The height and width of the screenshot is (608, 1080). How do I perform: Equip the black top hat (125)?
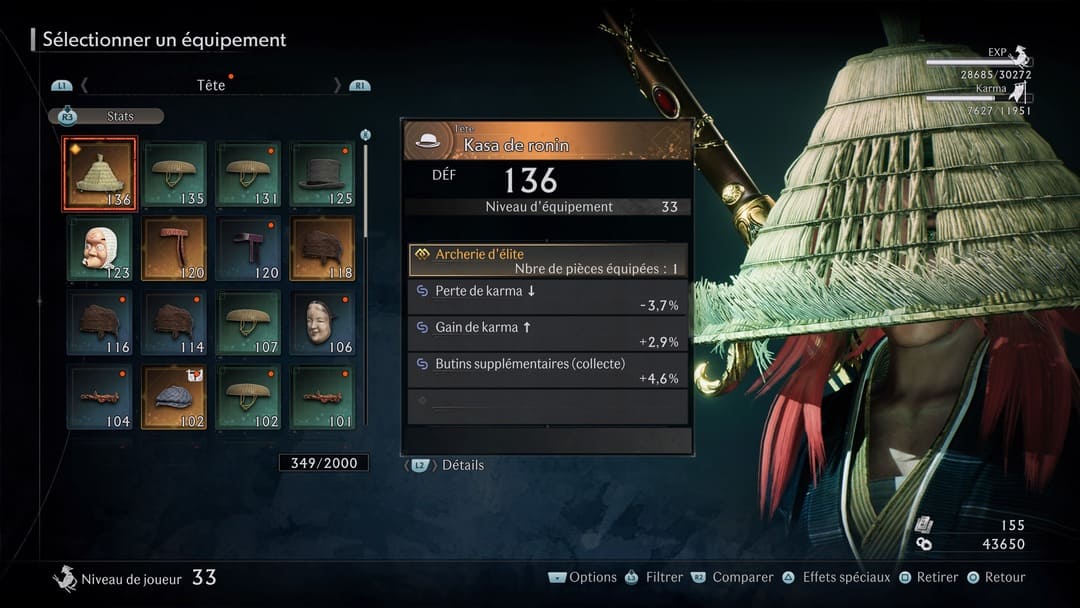pyautogui.click(x=322, y=174)
